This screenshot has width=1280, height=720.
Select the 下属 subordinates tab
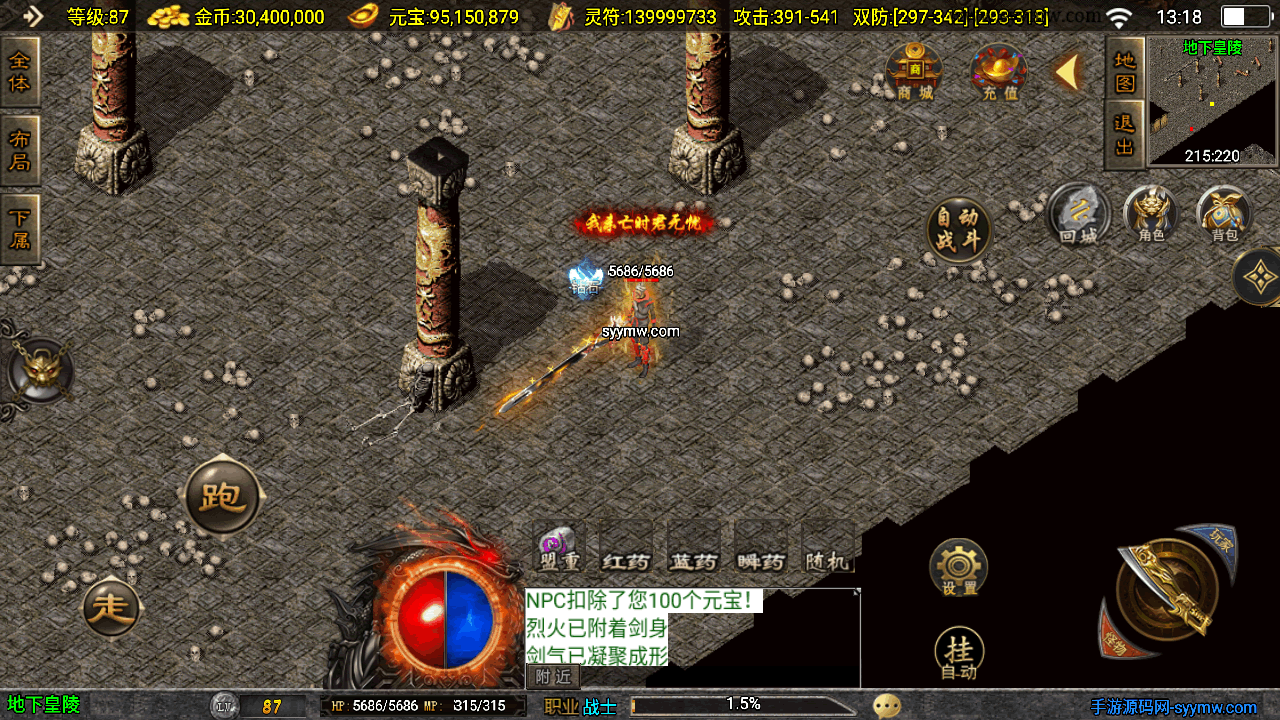point(20,229)
